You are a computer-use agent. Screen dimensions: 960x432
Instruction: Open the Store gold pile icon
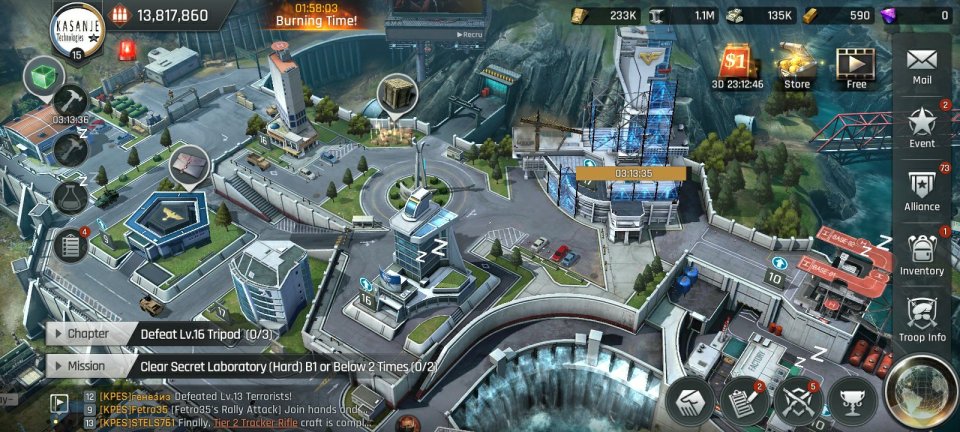tap(797, 66)
